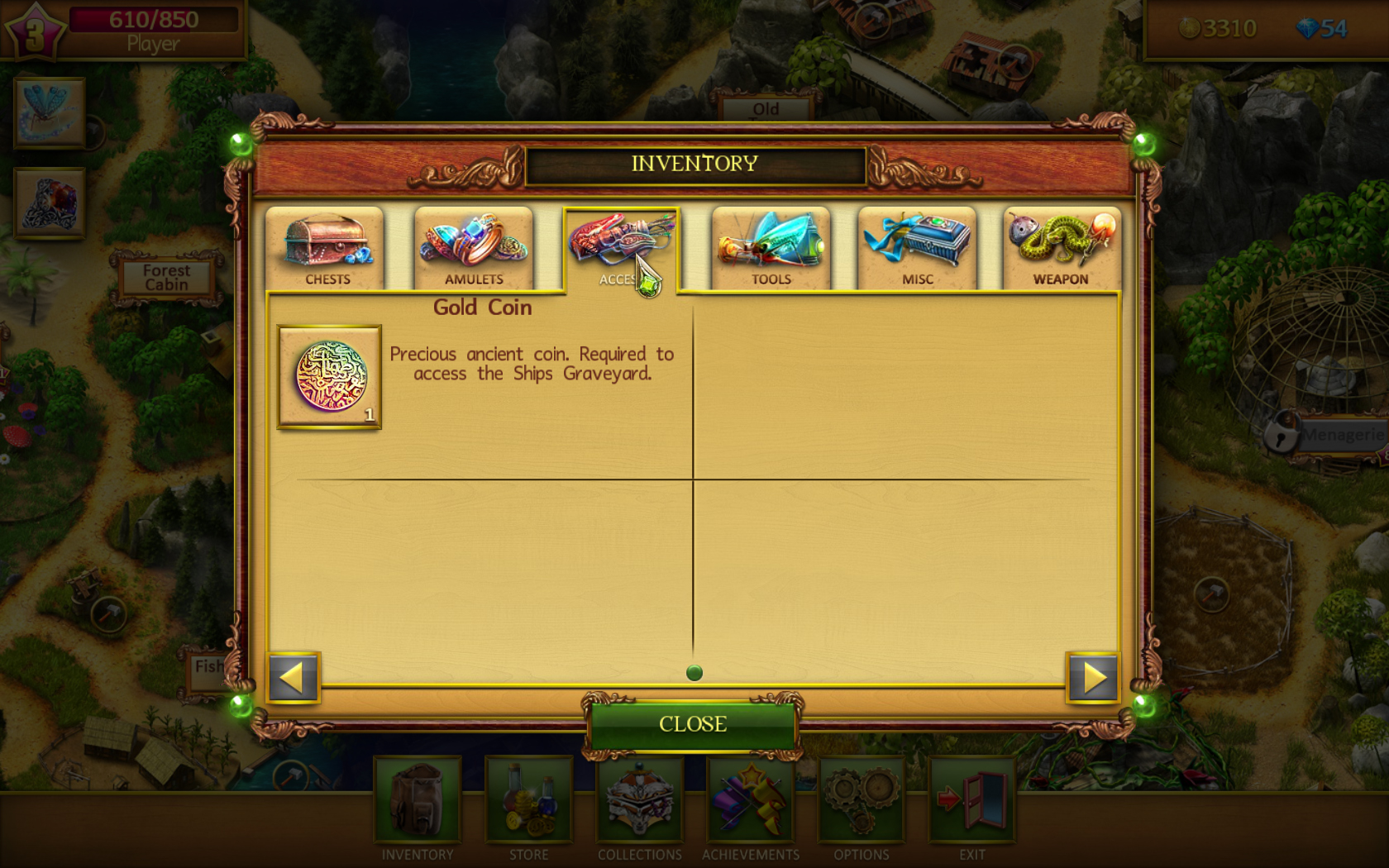Viewport: 1389px width, 868px height.
Task: Select the Store potions icon
Action: tap(529, 802)
